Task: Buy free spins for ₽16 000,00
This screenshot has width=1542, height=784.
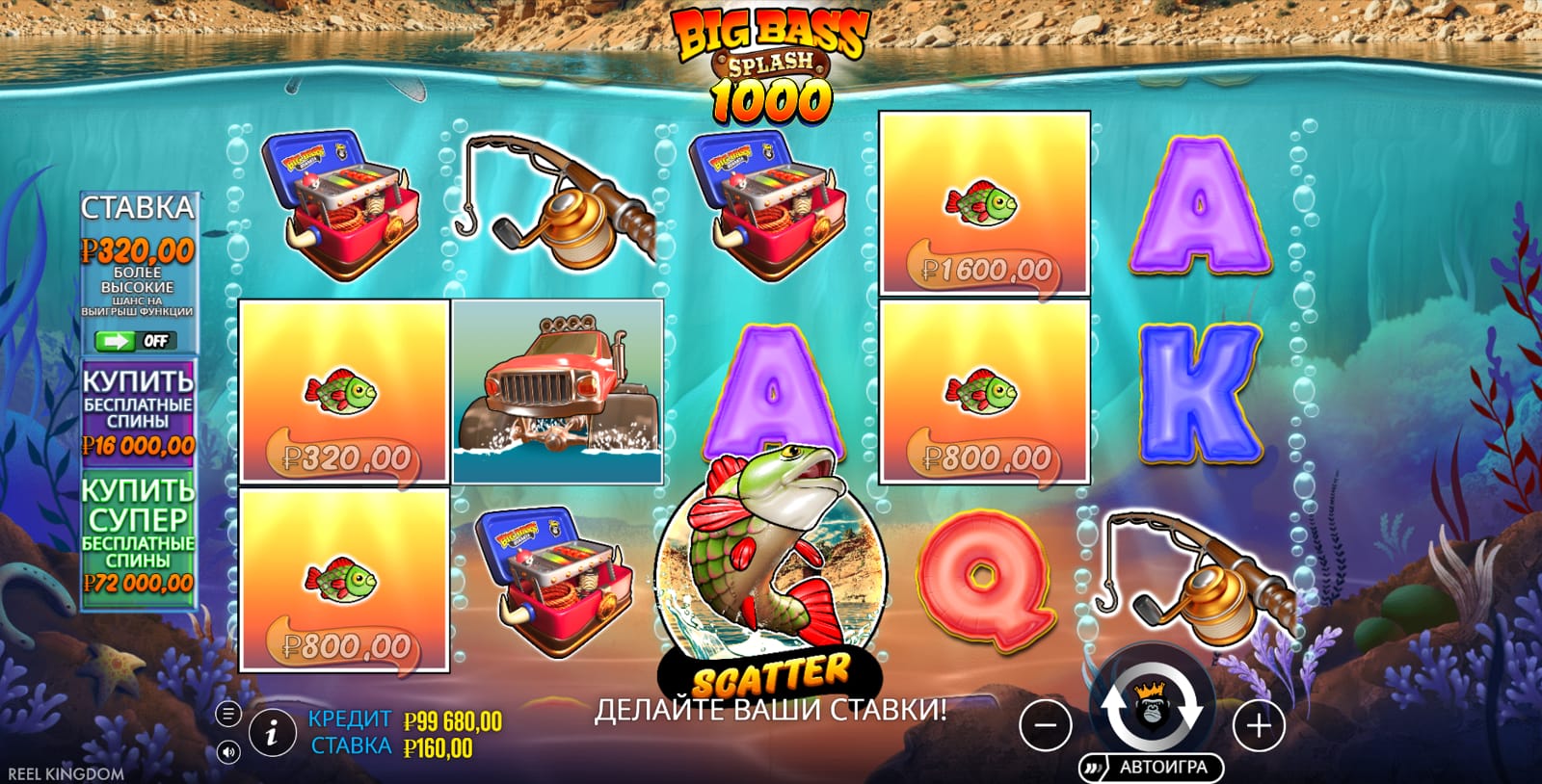Action: (x=138, y=409)
